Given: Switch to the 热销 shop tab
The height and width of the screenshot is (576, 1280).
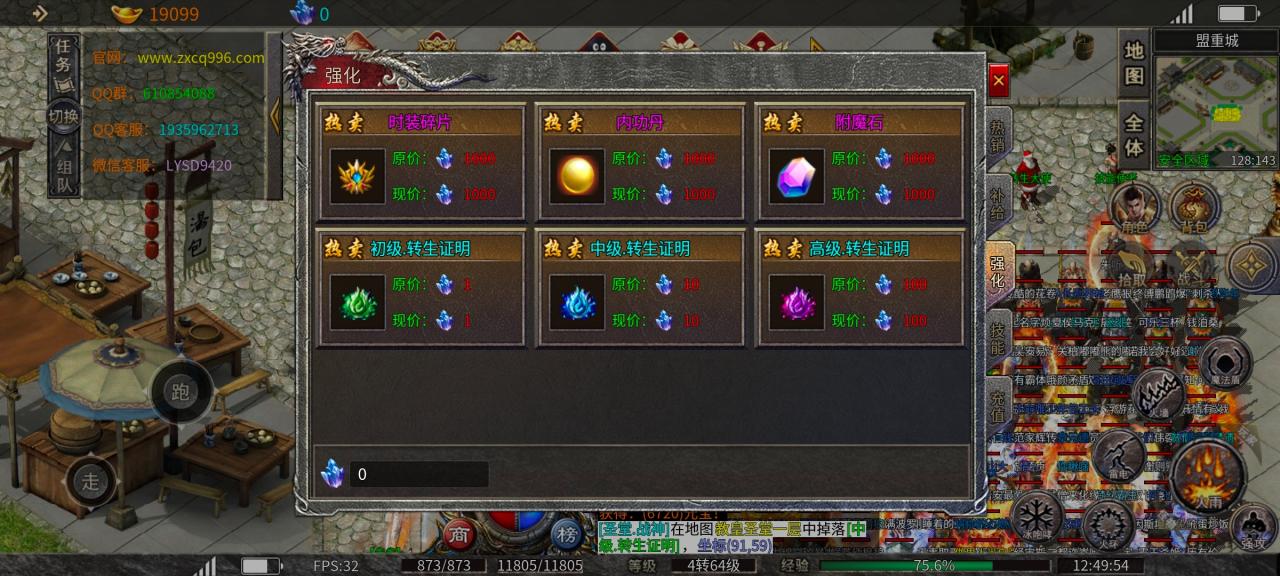Looking at the screenshot, I should point(998,136).
